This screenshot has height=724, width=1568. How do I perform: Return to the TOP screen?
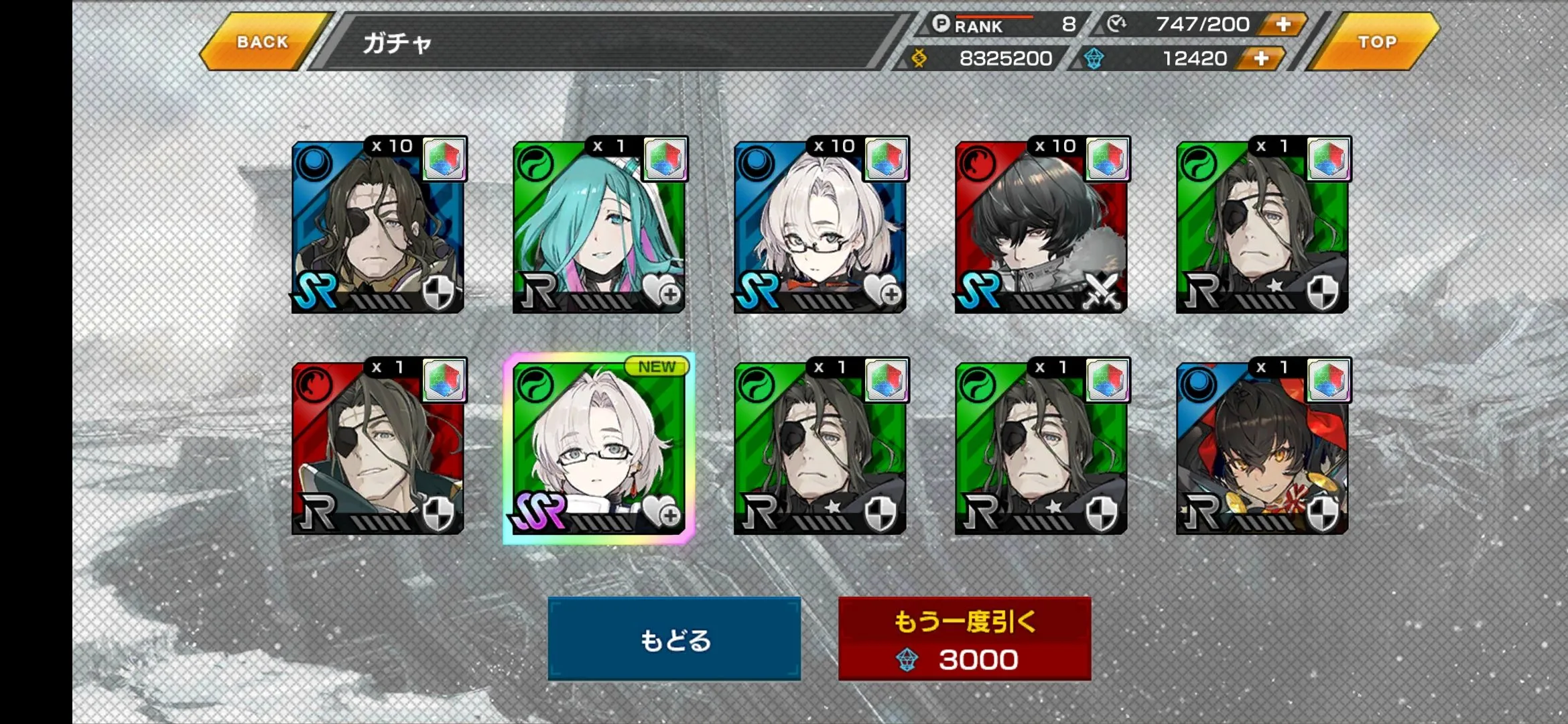tap(1376, 42)
